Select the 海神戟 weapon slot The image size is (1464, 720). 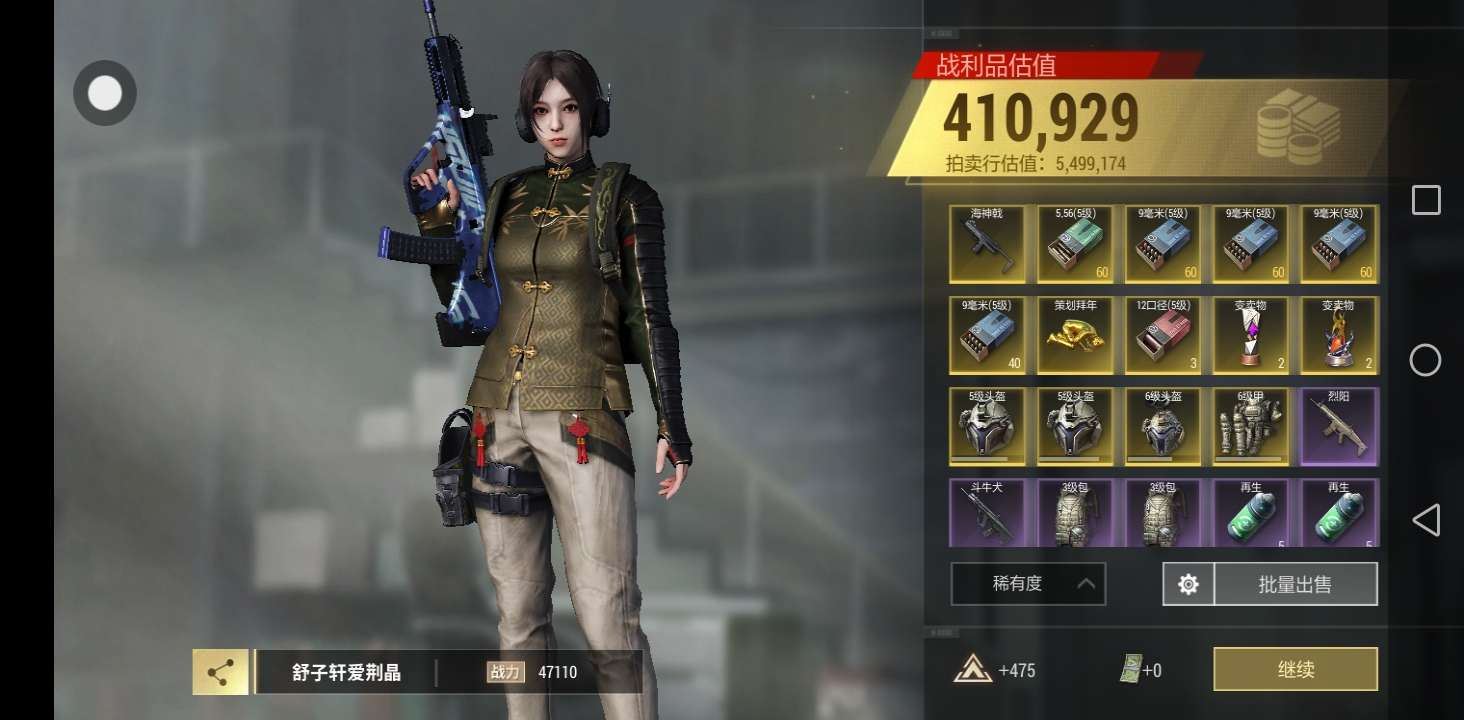[987, 244]
